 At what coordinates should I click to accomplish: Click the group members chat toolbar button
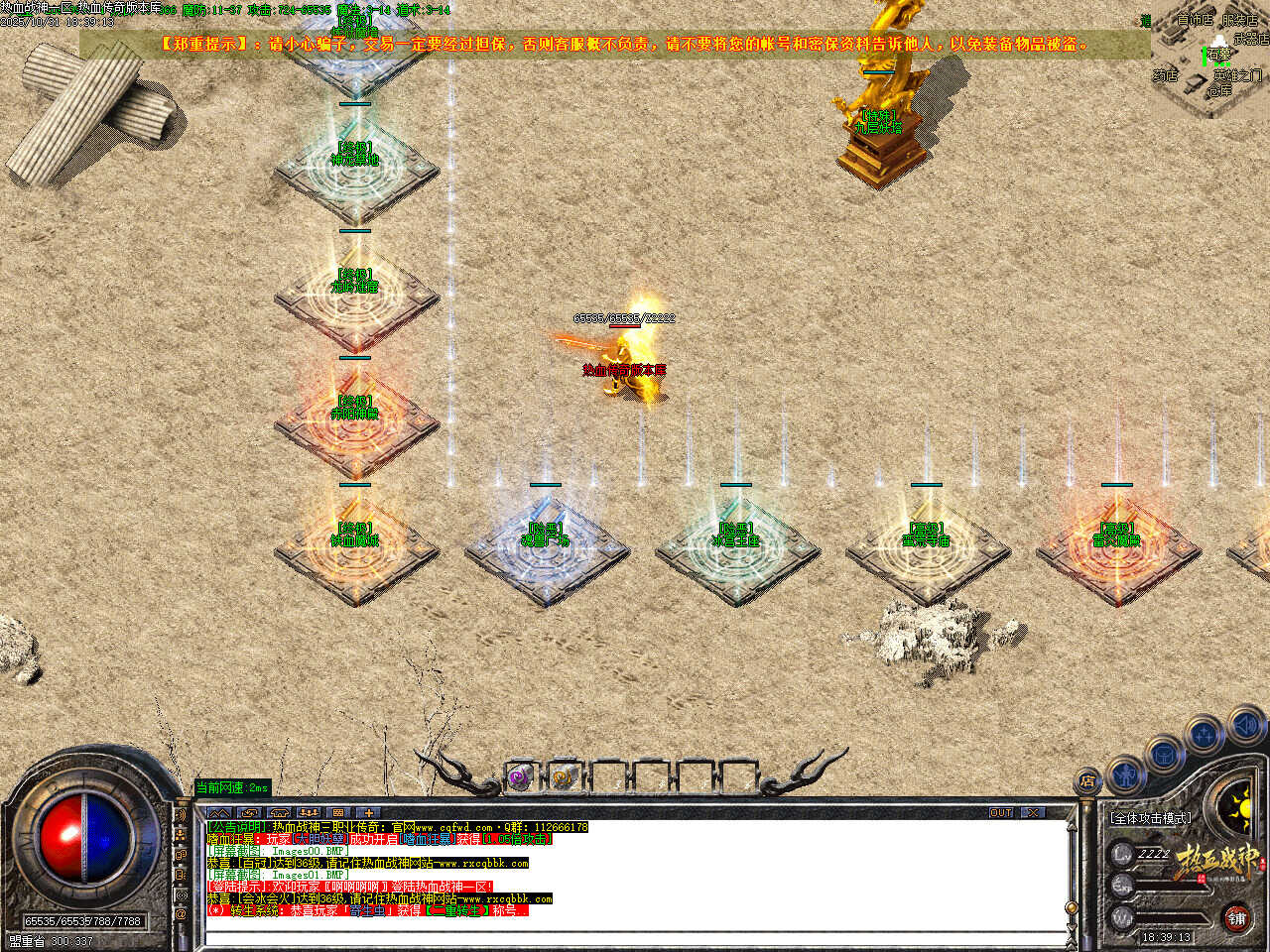tap(309, 812)
